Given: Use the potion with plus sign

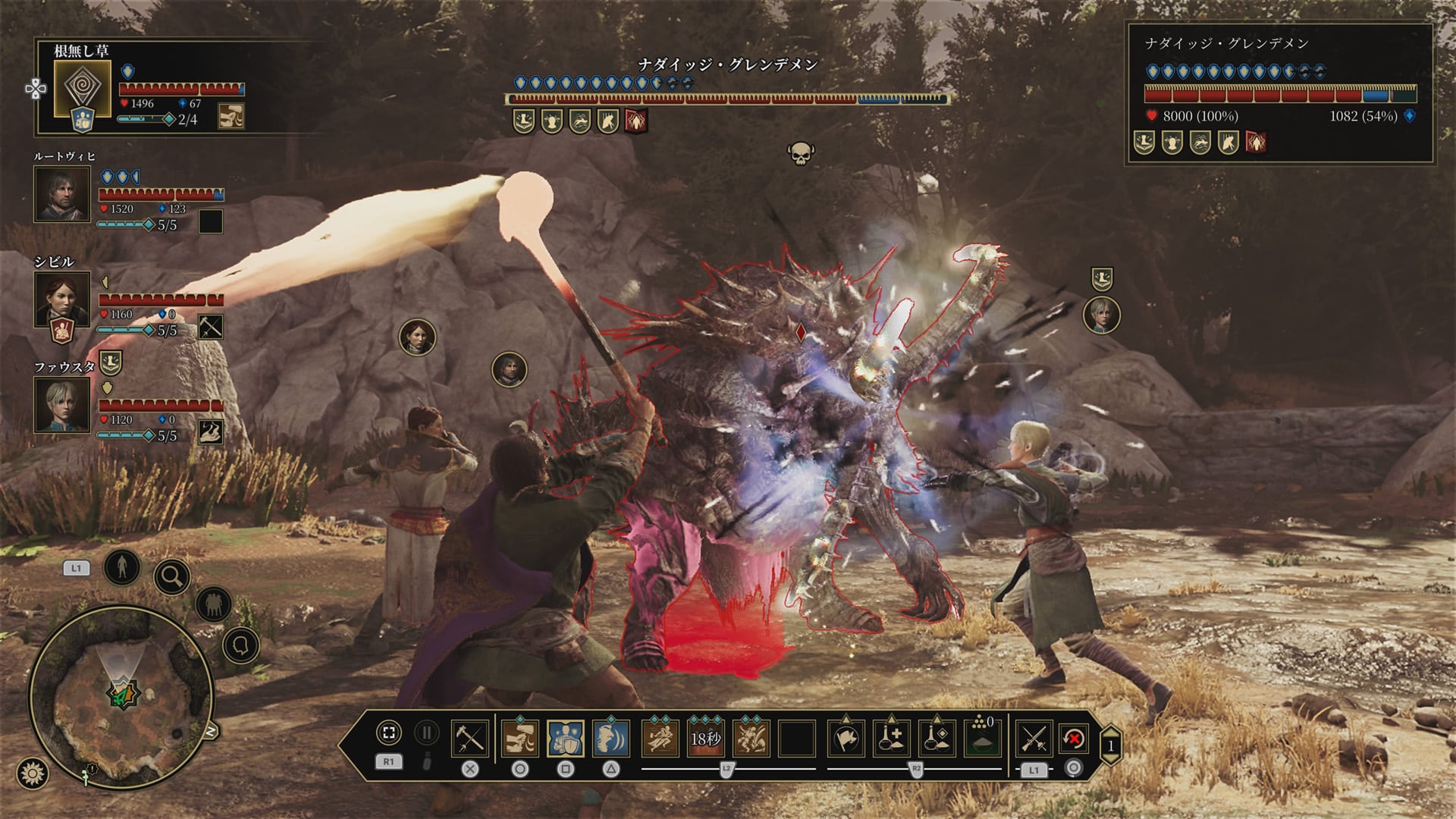Looking at the screenshot, I should (892, 738).
